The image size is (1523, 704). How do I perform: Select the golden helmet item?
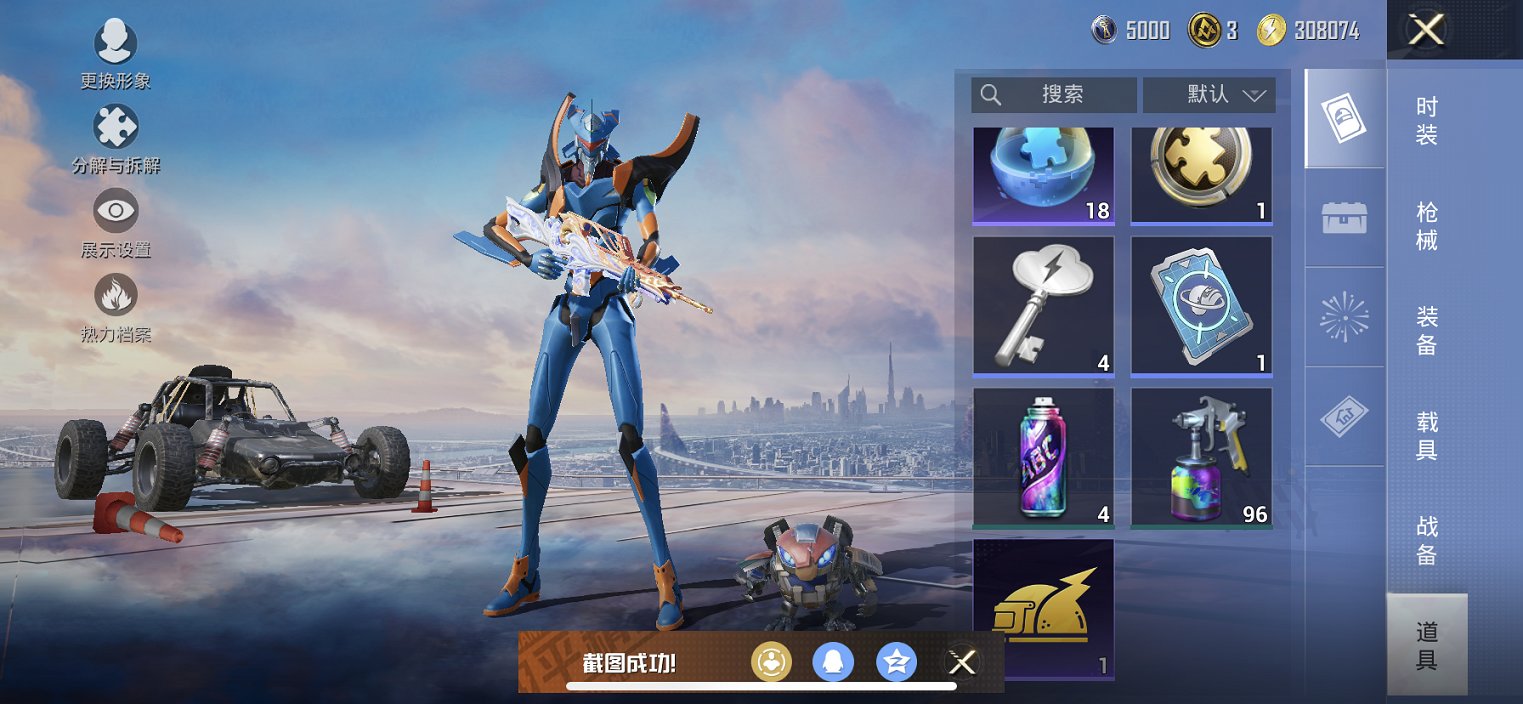[1043, 608]
